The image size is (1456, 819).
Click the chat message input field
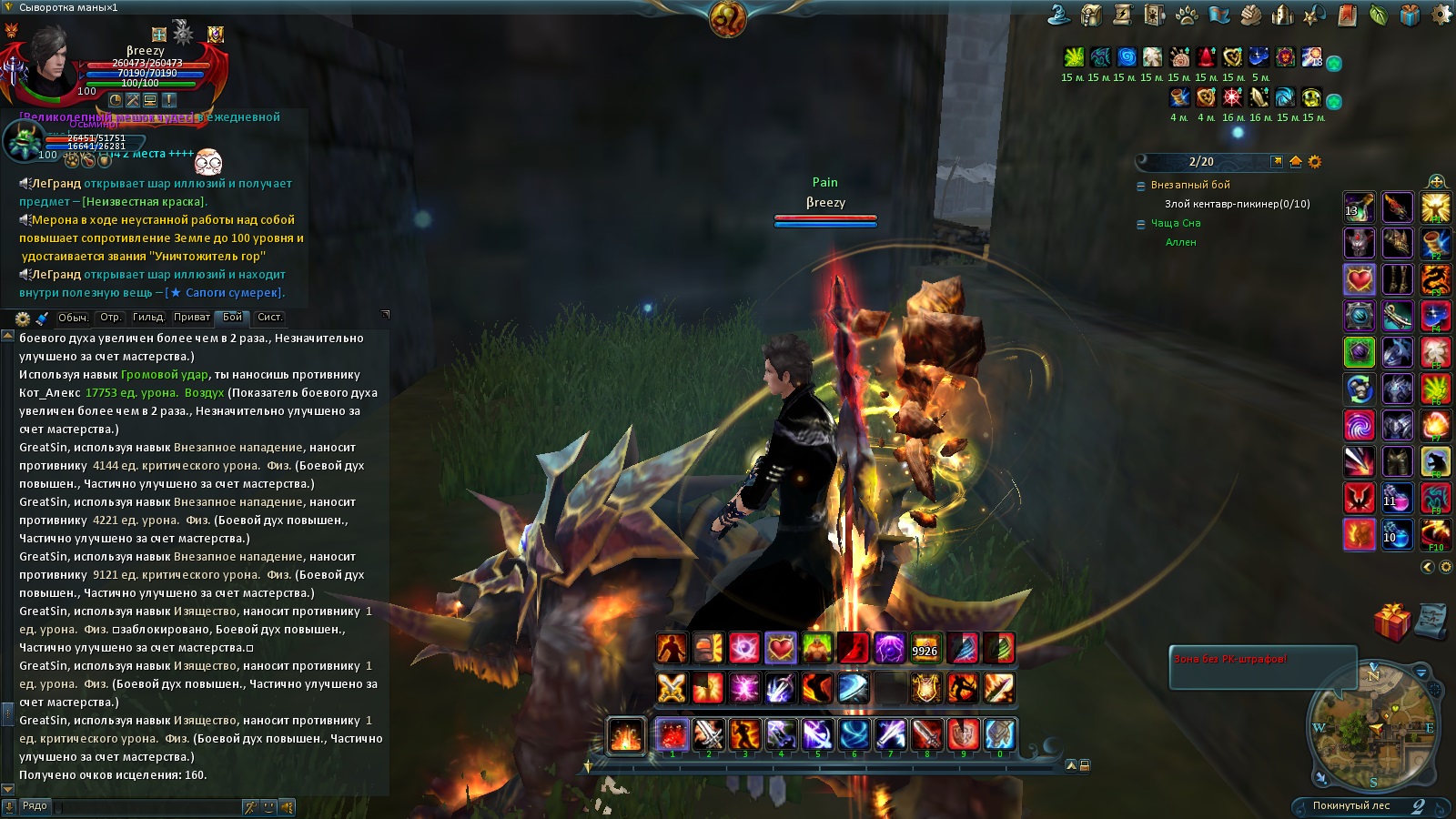click(x=146, y=806)
